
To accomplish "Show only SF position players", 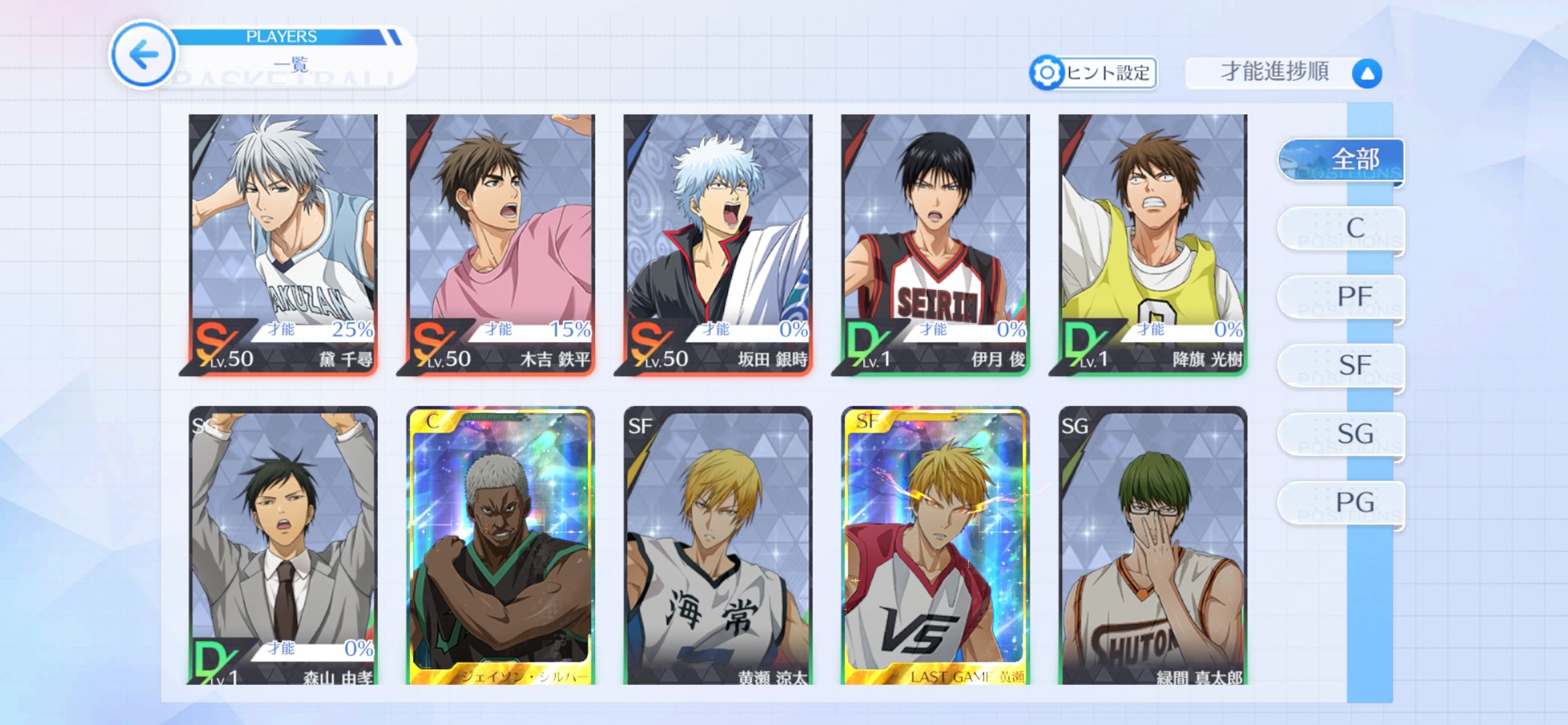I will tap(1341, 366).
